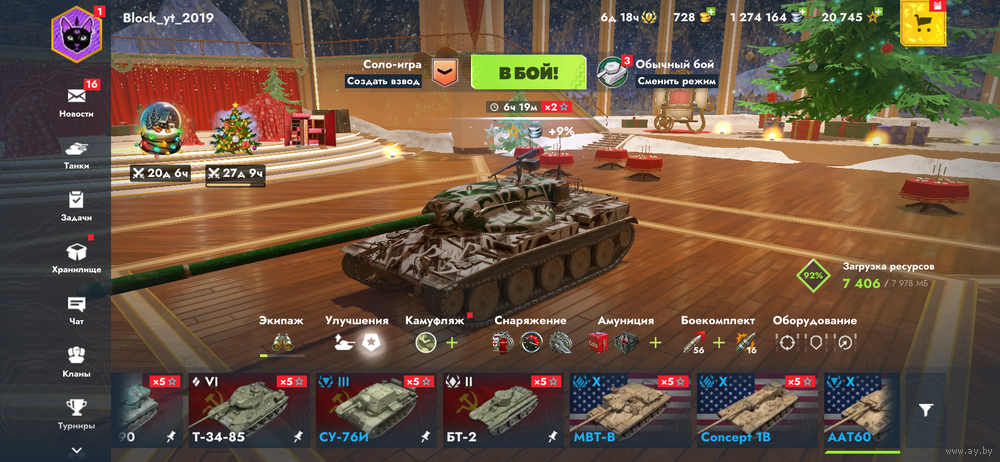Expand the sidebar with the down arrow
The height and width of the screenshot is (462, 1000).
point(77,451)
